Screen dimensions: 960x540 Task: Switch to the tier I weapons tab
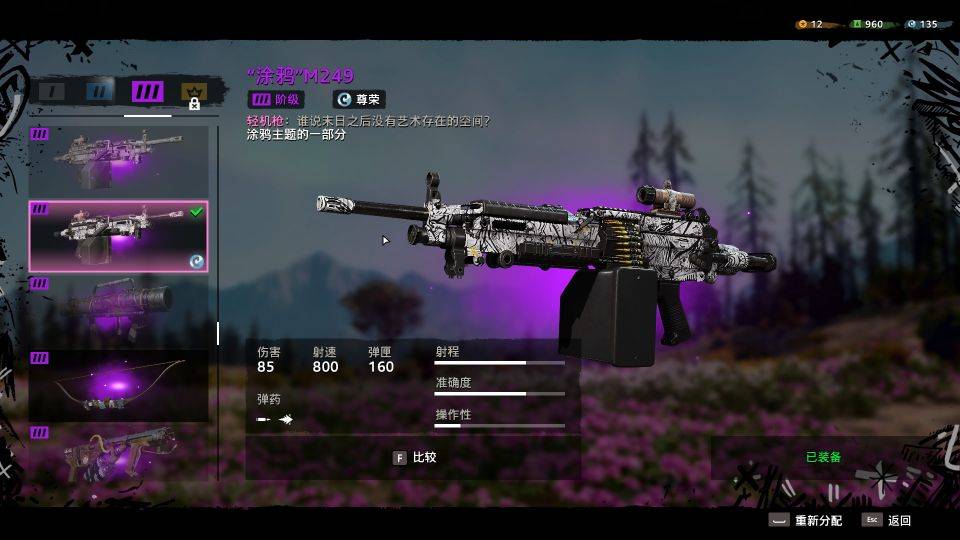(x=52, y=92)
